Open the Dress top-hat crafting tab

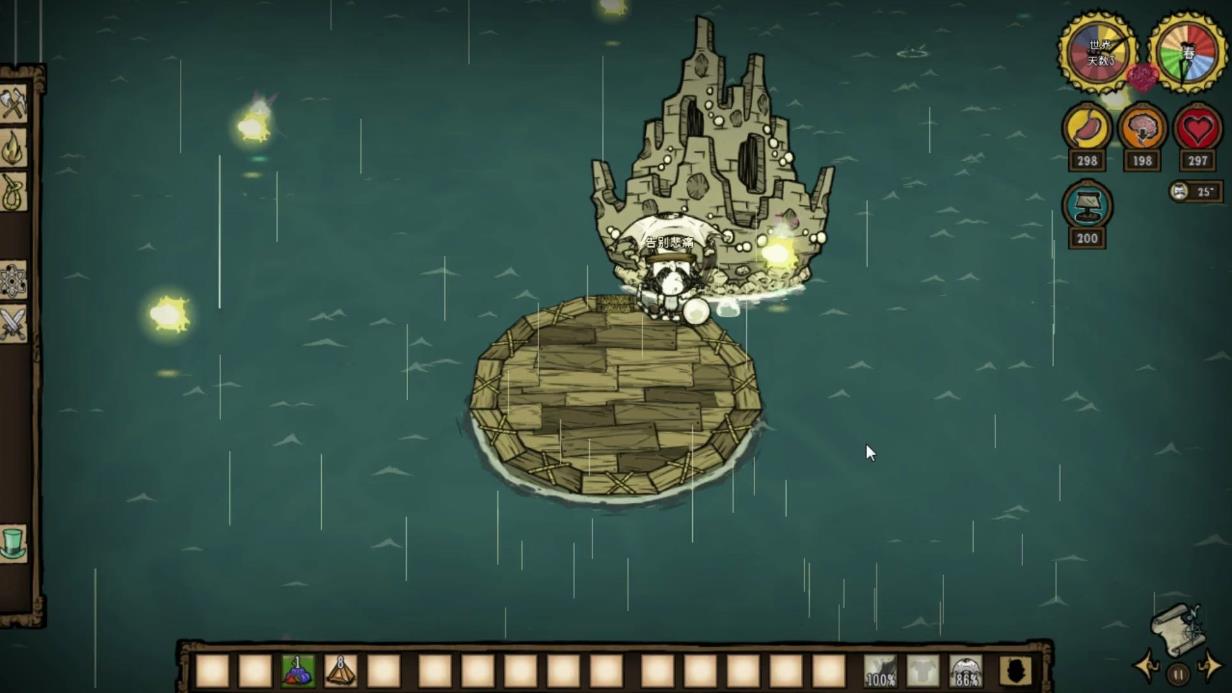13,543
